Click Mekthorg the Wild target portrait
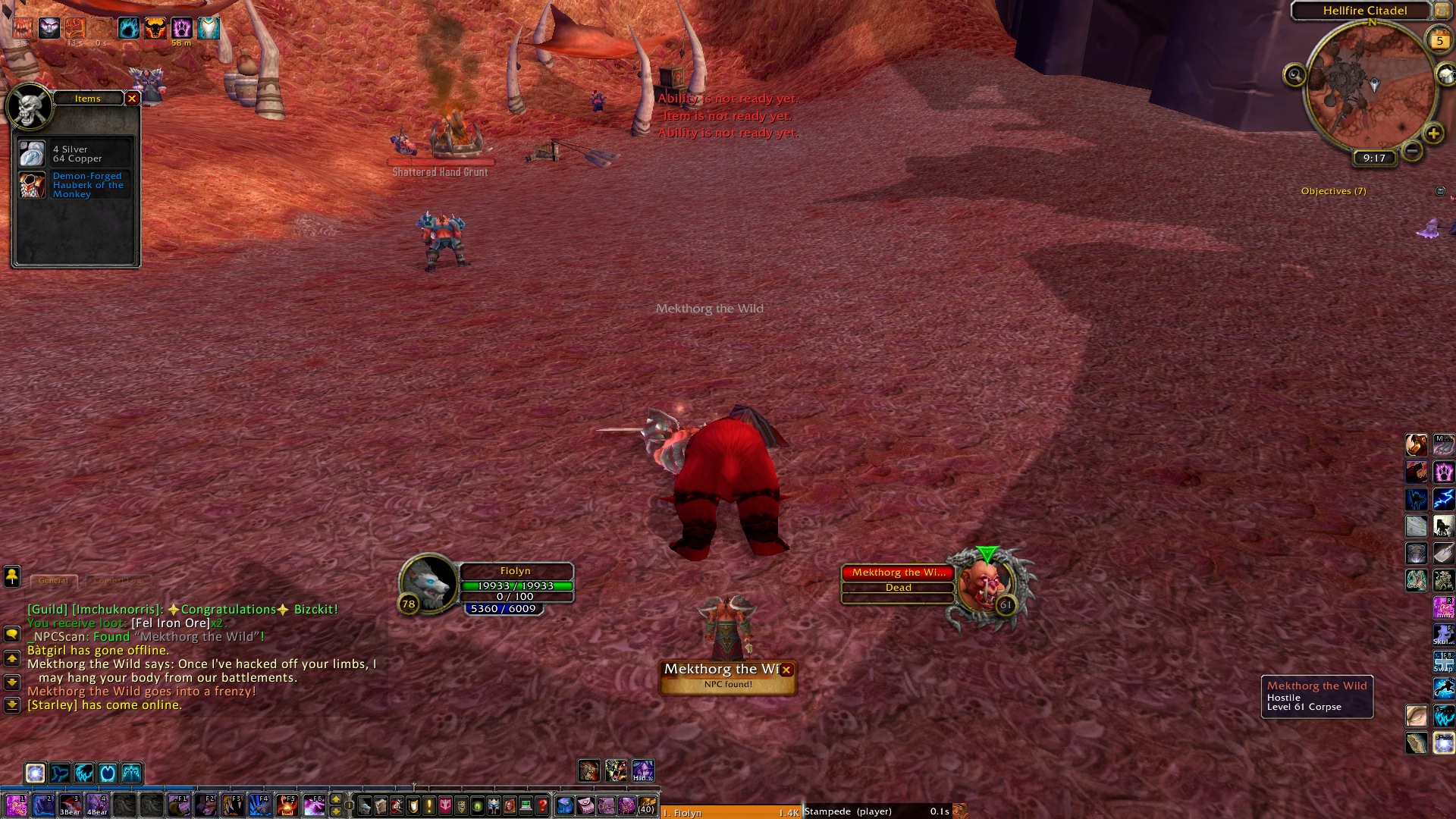 [x=984, y=584]
